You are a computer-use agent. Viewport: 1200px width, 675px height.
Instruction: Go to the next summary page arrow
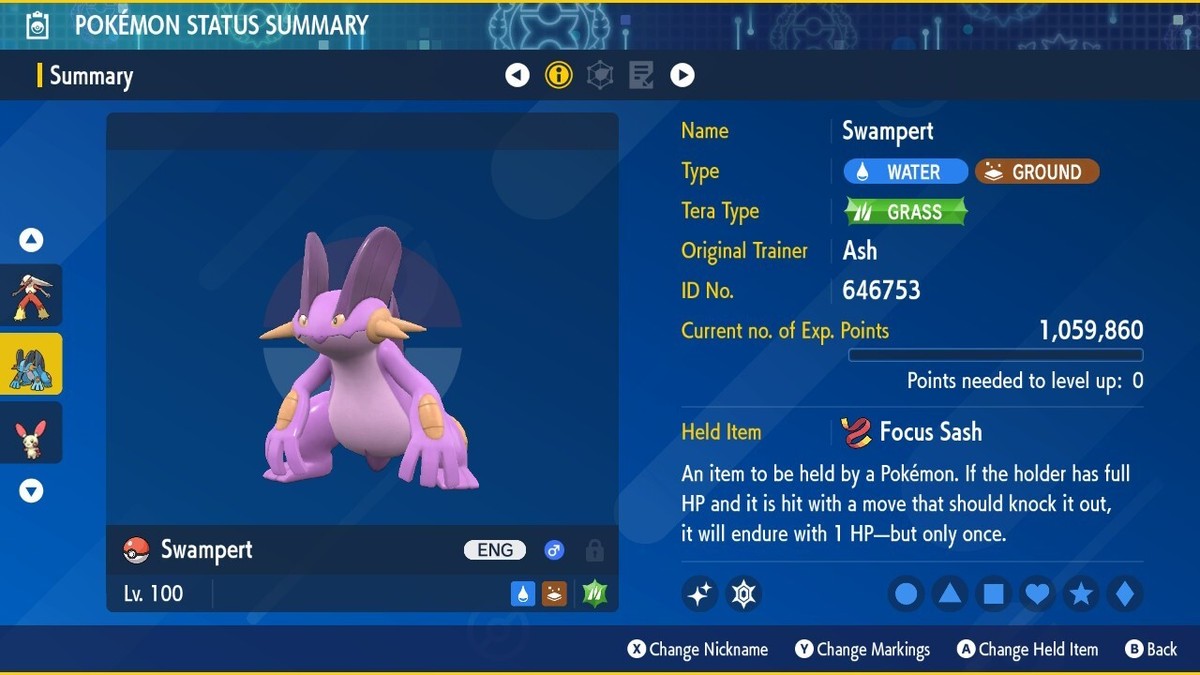(x=682, y=75)
